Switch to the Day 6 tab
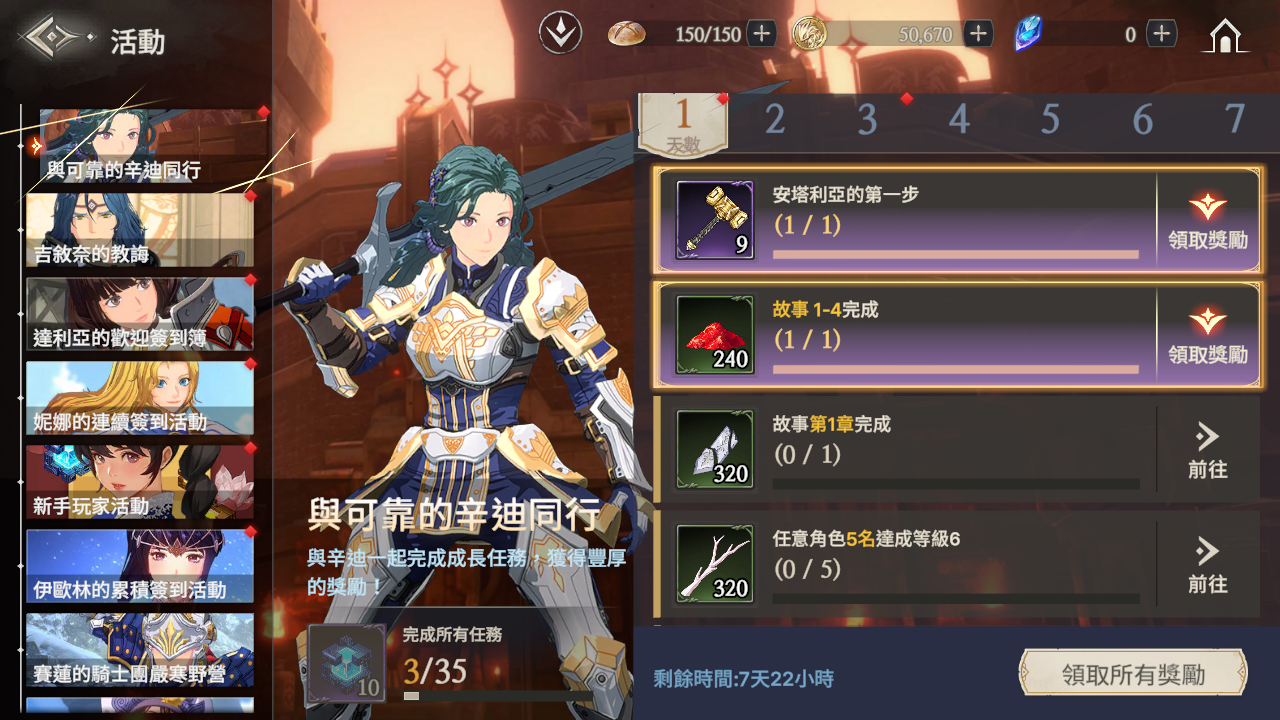The height and width of the screenshot is (720, 1280). 1143,120
